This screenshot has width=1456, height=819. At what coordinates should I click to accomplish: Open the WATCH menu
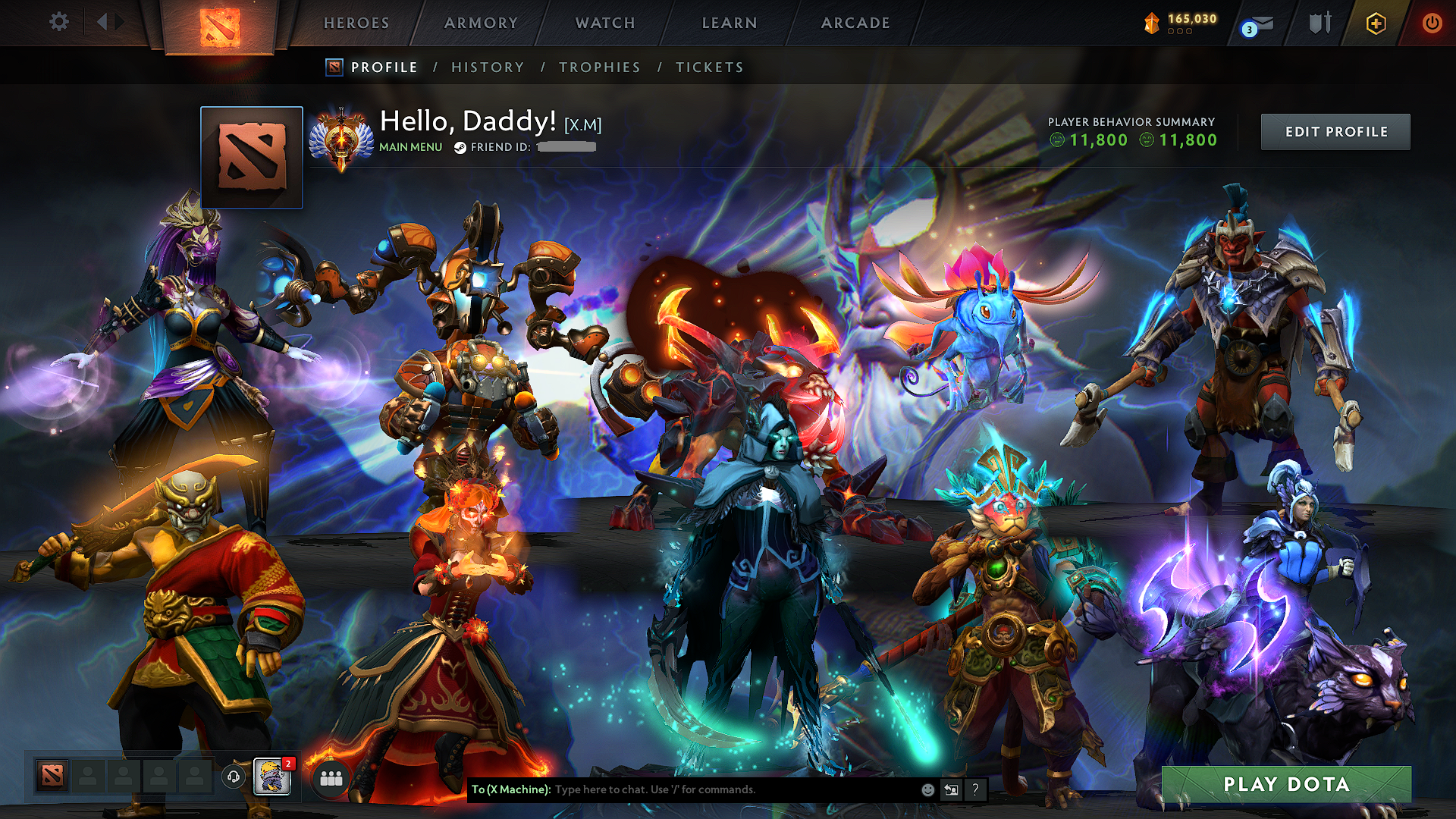(x=604, y=23)
